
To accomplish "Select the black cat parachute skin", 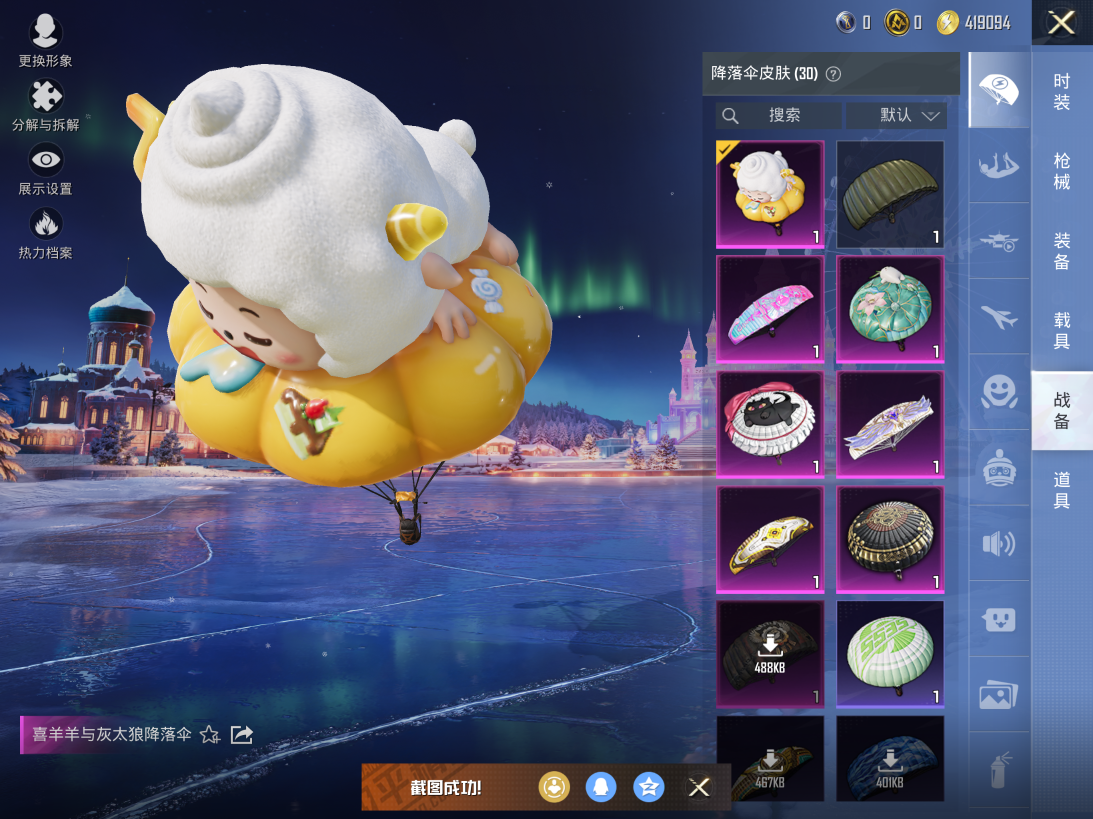I will click(x=770, y=424).
